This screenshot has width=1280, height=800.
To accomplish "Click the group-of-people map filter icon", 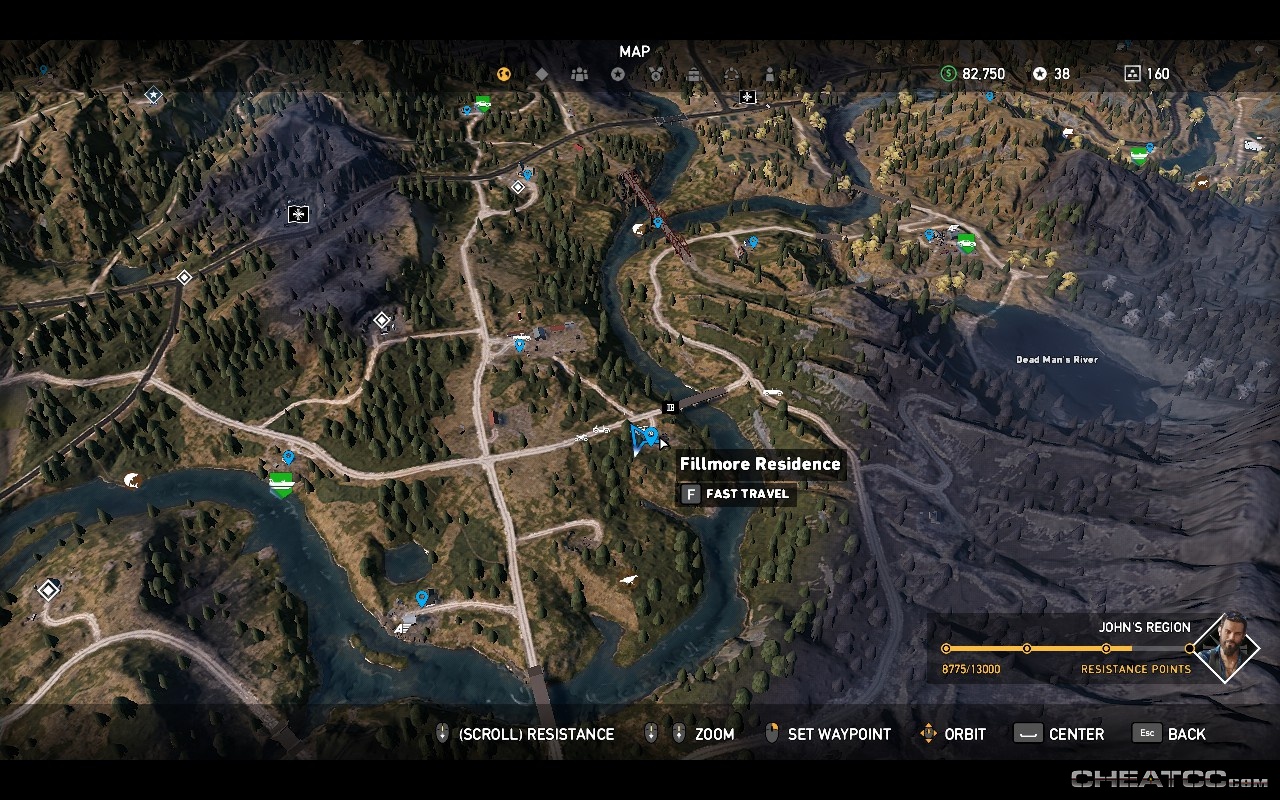I will pyautogui.click(x=580, y=74).
